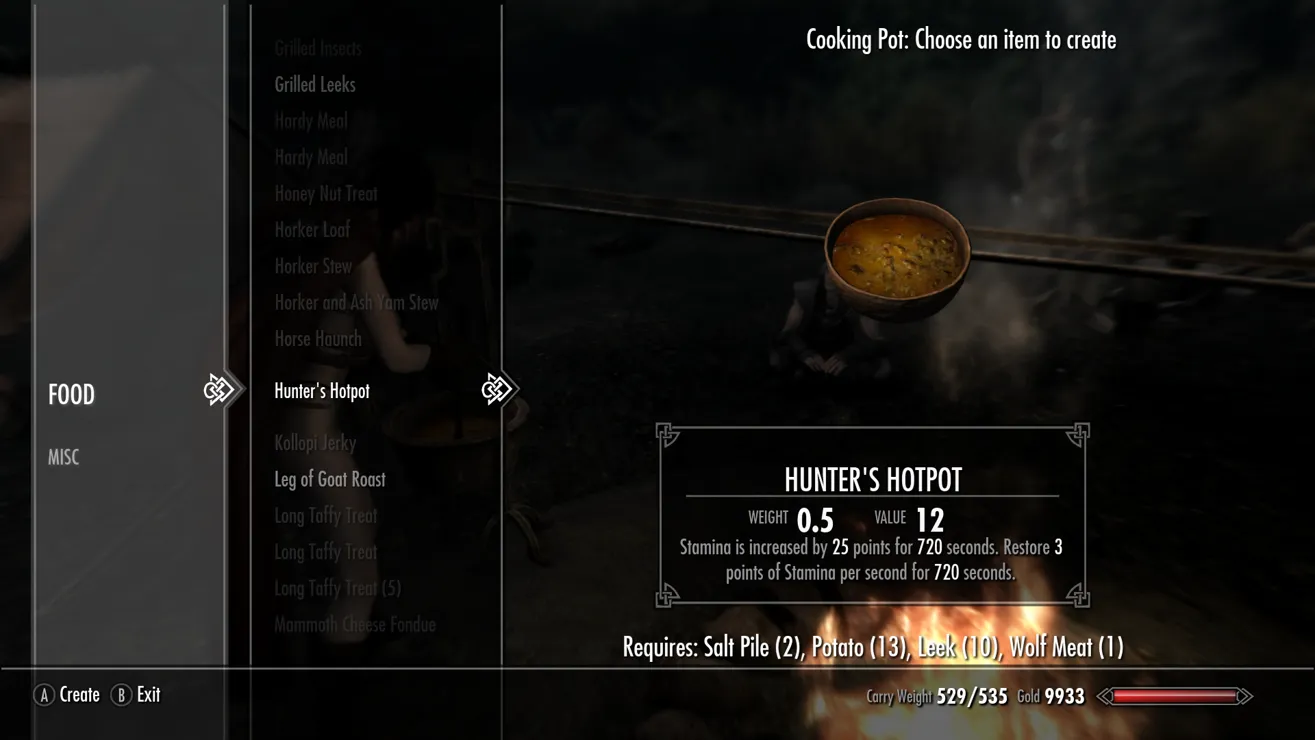Switch to the MISC category
This screenshot has height=740, width=1315.
click(x=63, y=457)
